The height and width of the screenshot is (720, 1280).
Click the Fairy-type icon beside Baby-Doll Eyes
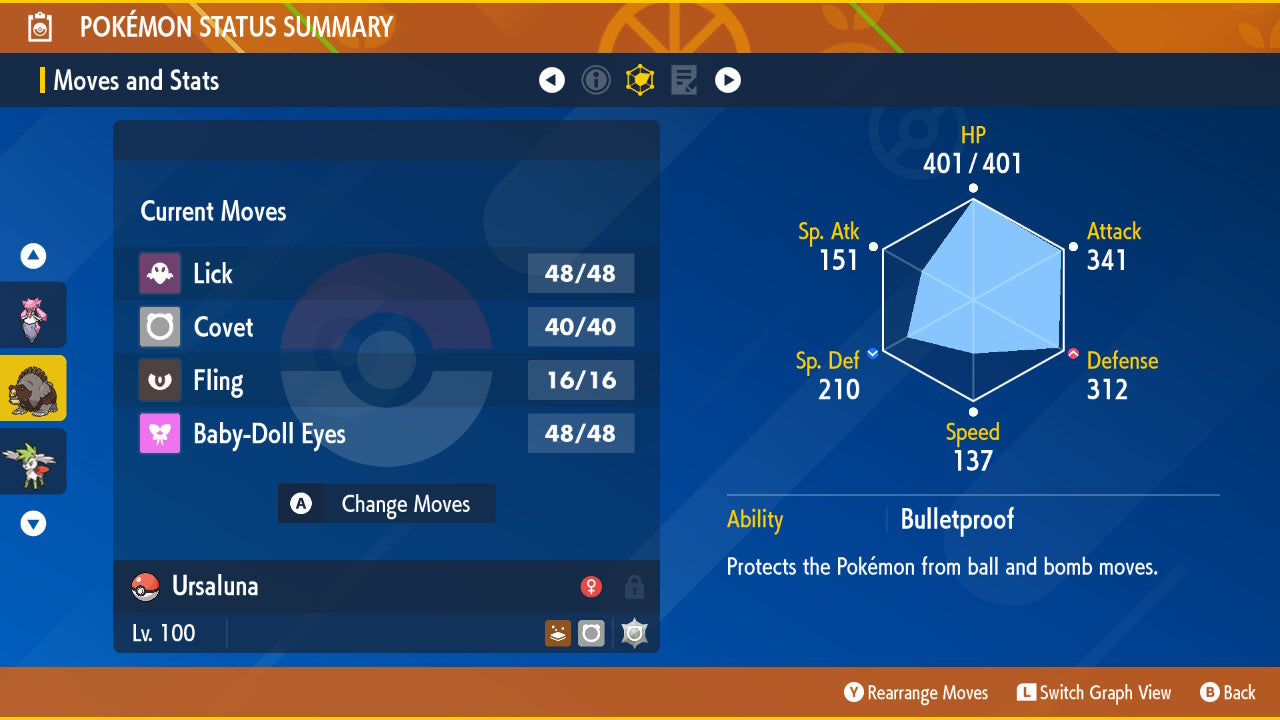160,433
